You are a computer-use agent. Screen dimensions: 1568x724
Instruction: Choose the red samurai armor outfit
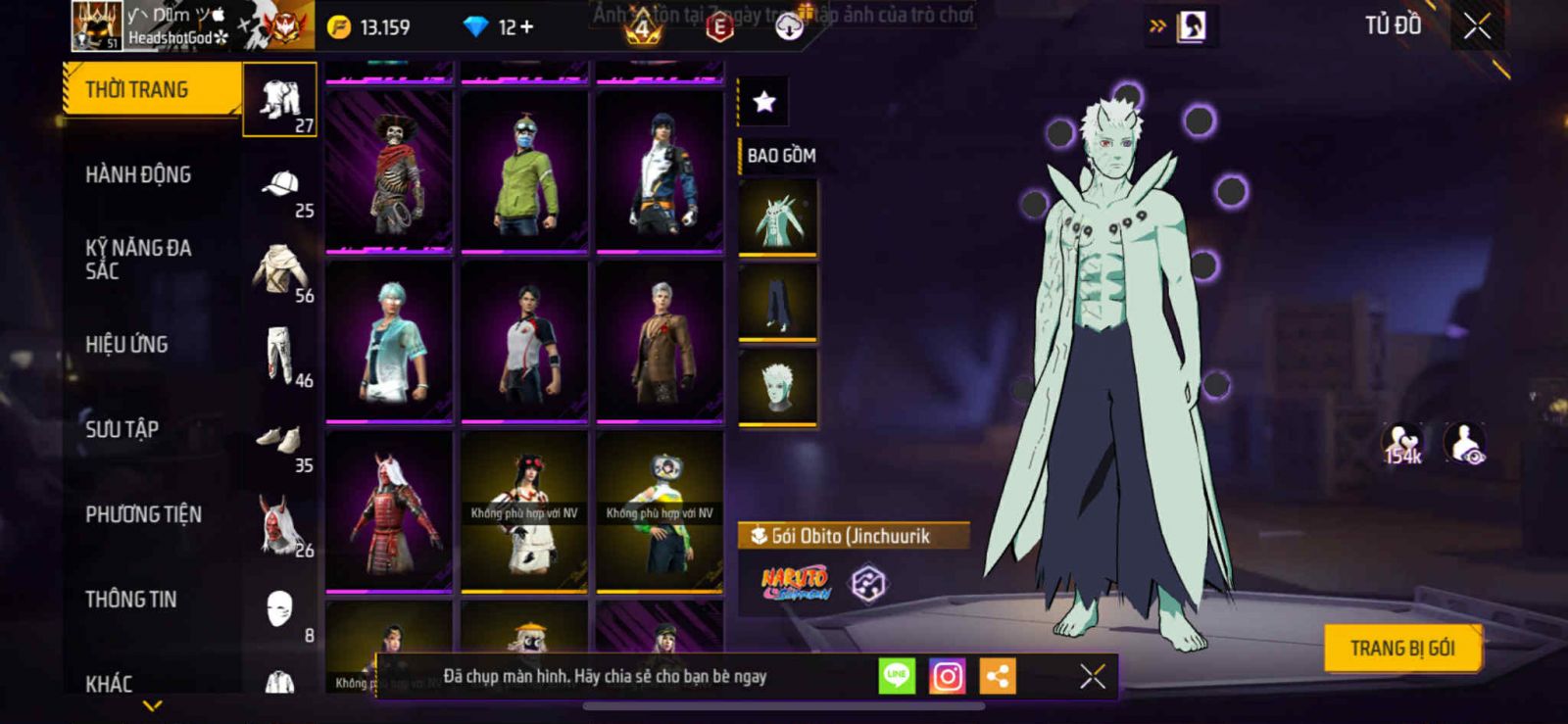pos(389,511)
